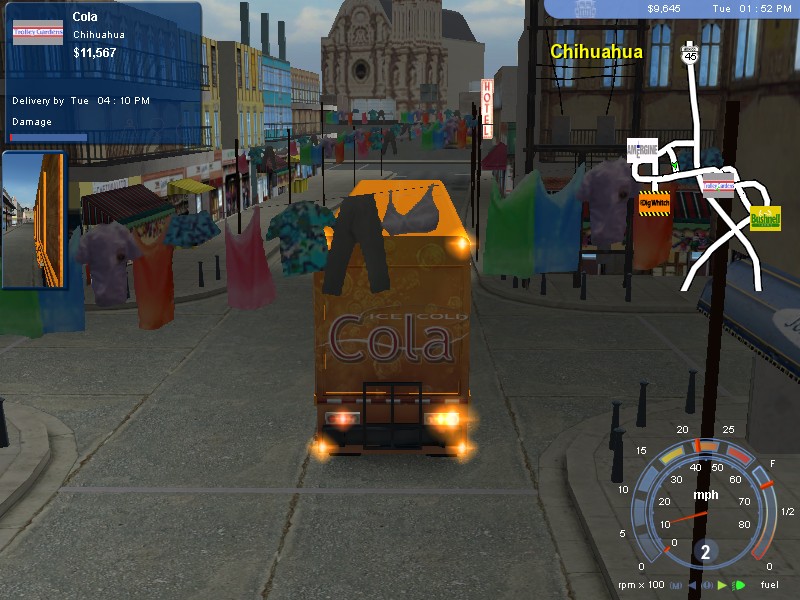Click the green right turn signal arrow
The width and height of the screenshot is (800, 600).
tap(722, 585)
